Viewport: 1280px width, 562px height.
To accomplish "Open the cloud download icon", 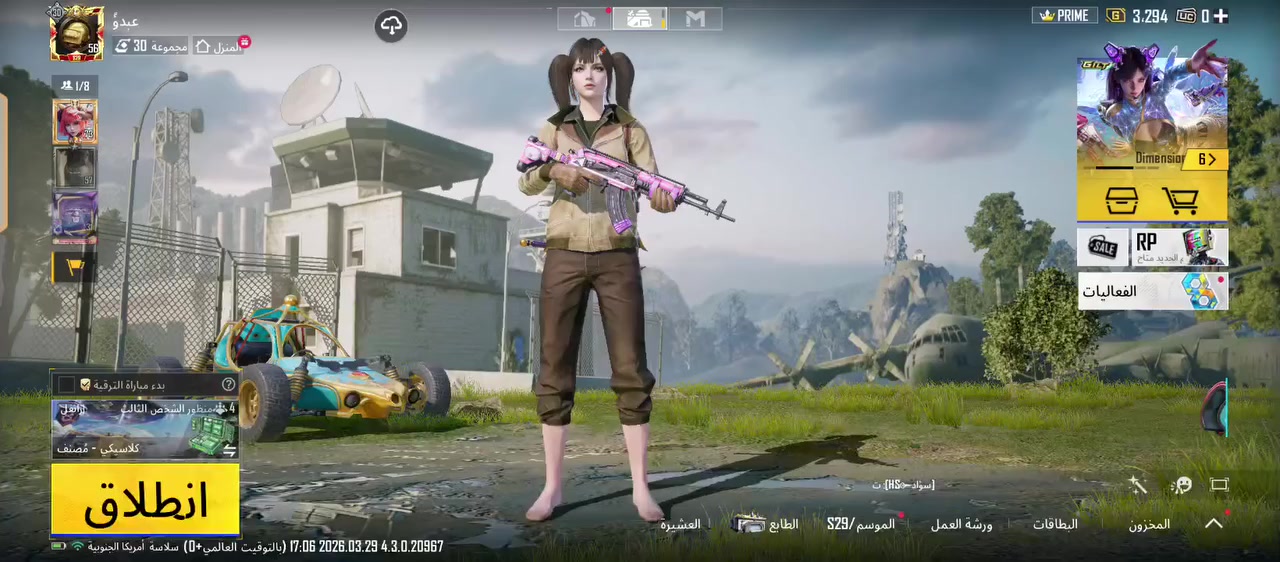I will click(x=391, y=26).
